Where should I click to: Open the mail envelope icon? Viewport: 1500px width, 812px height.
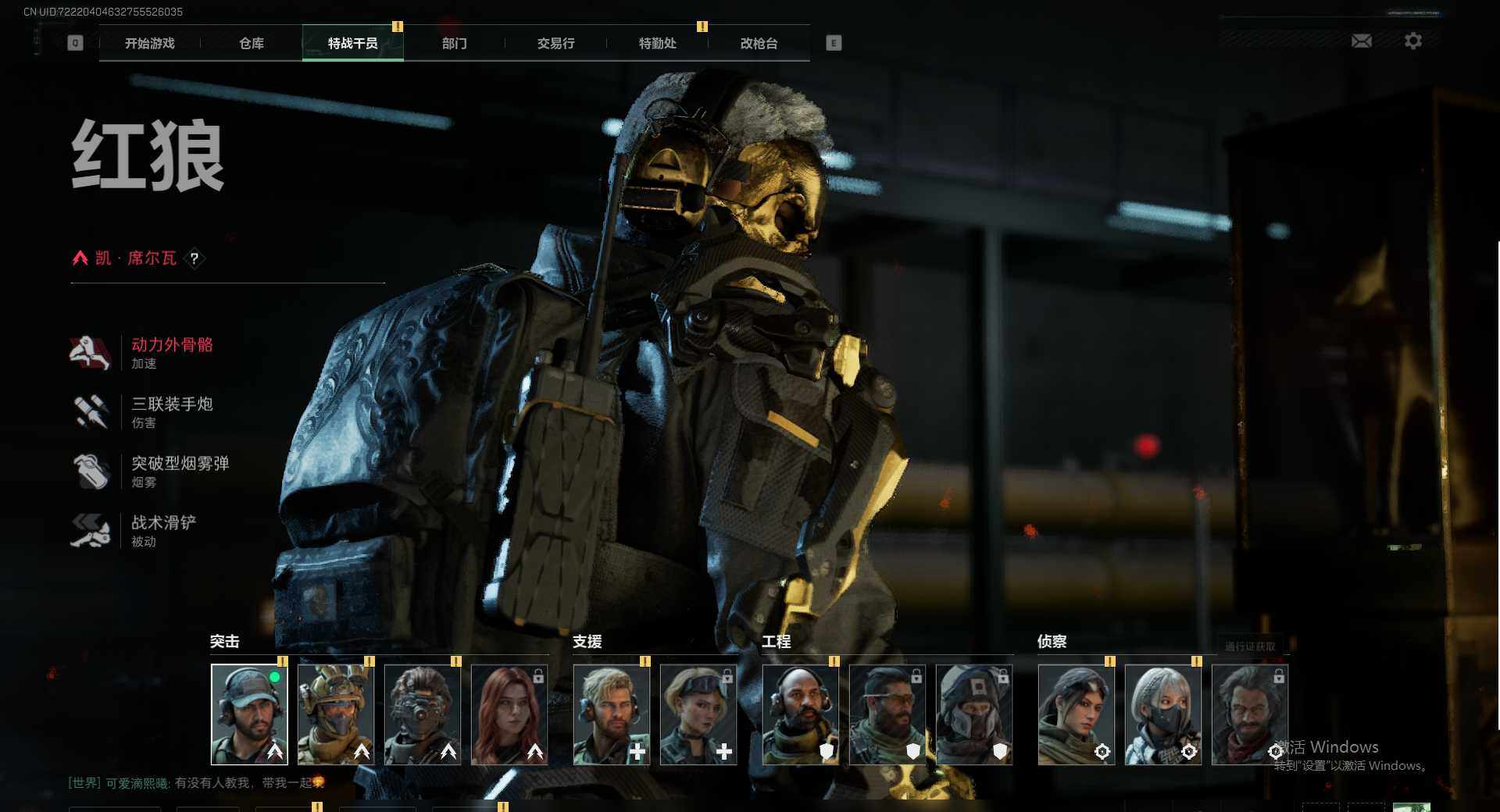pos(1361,41)
